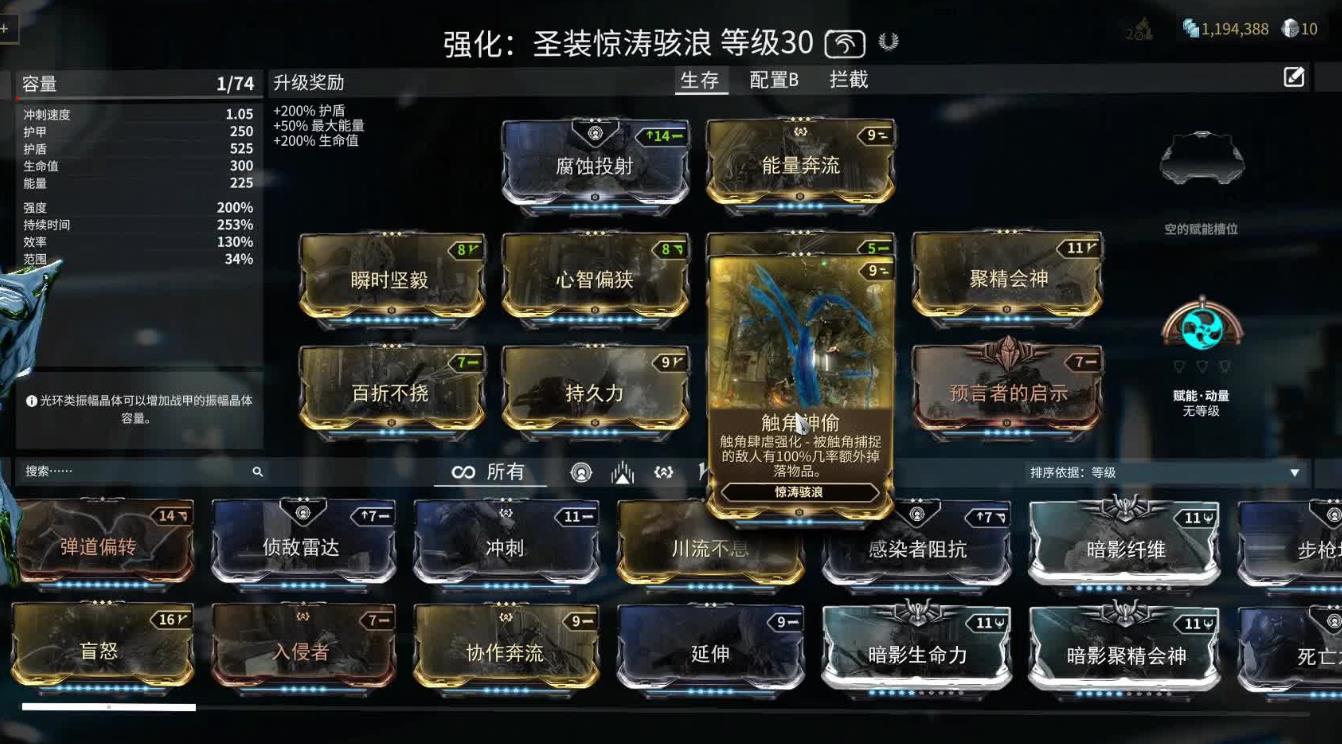Select the 延伸 mod card
Viewport: 1342px width, 744px height.
click(x=710, y=649)
